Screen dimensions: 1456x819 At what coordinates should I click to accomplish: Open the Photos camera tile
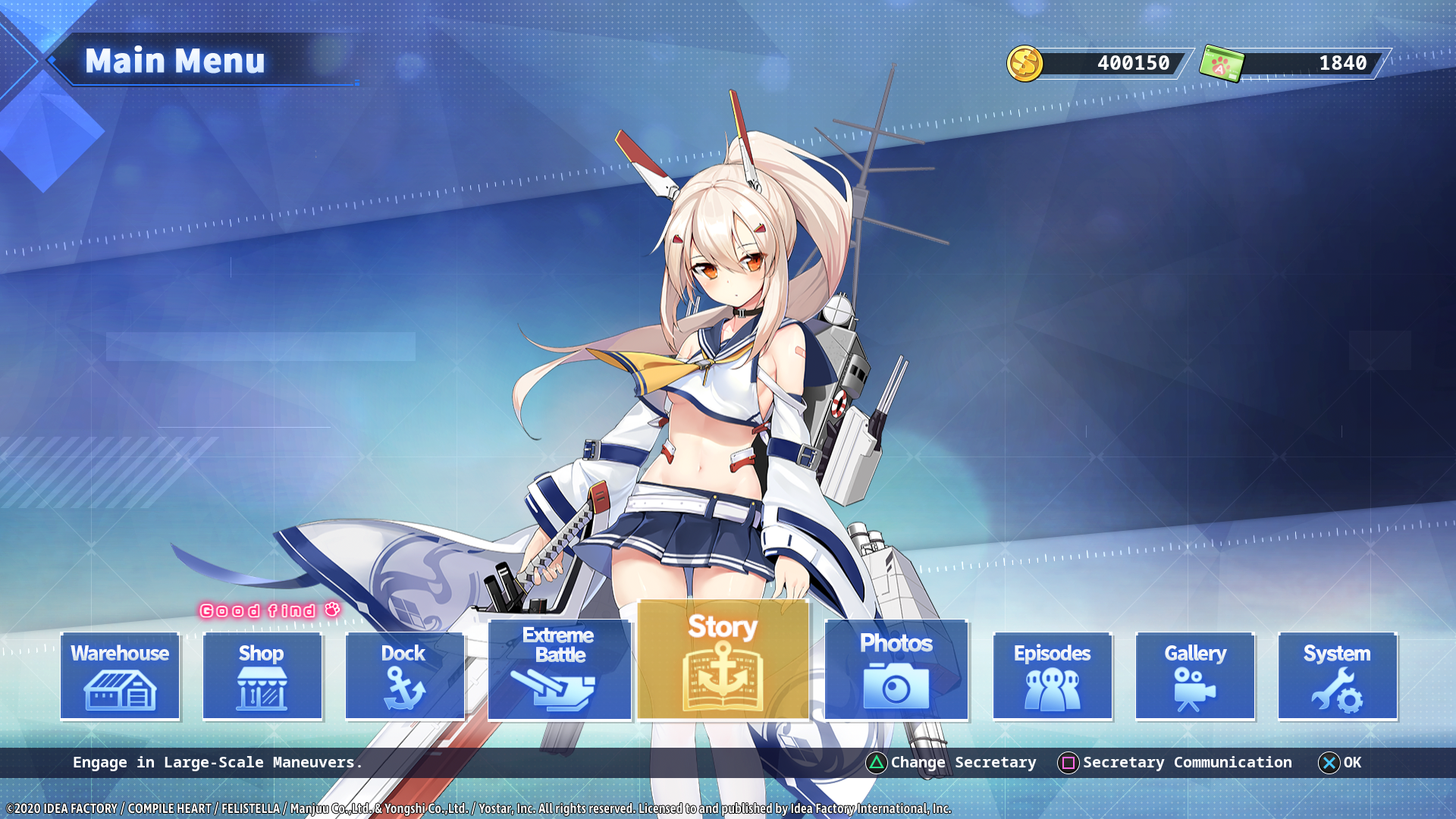pyautogui.click(x=896, y=670)
